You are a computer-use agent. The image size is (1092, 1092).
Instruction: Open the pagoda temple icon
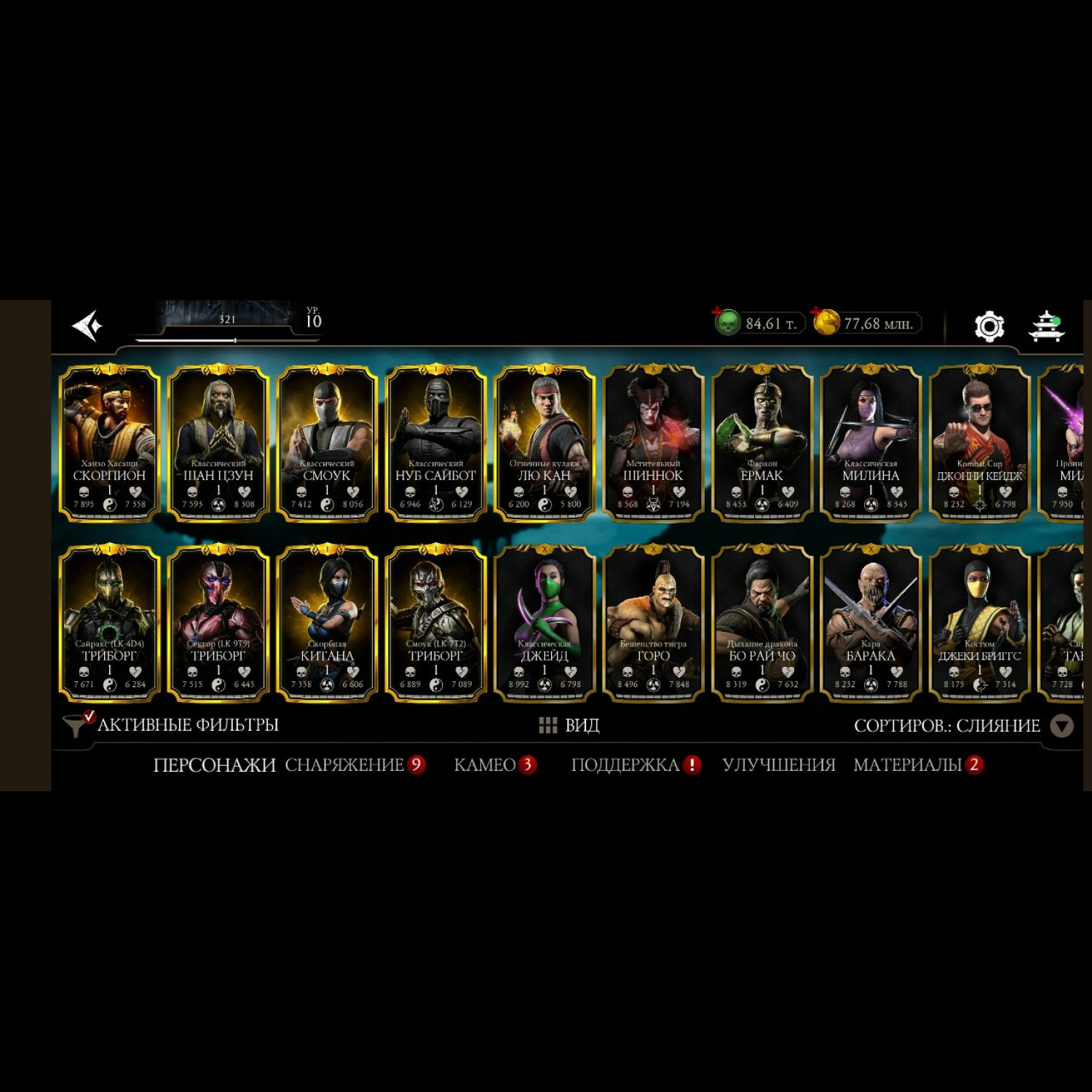click(x=1047, y=325)
